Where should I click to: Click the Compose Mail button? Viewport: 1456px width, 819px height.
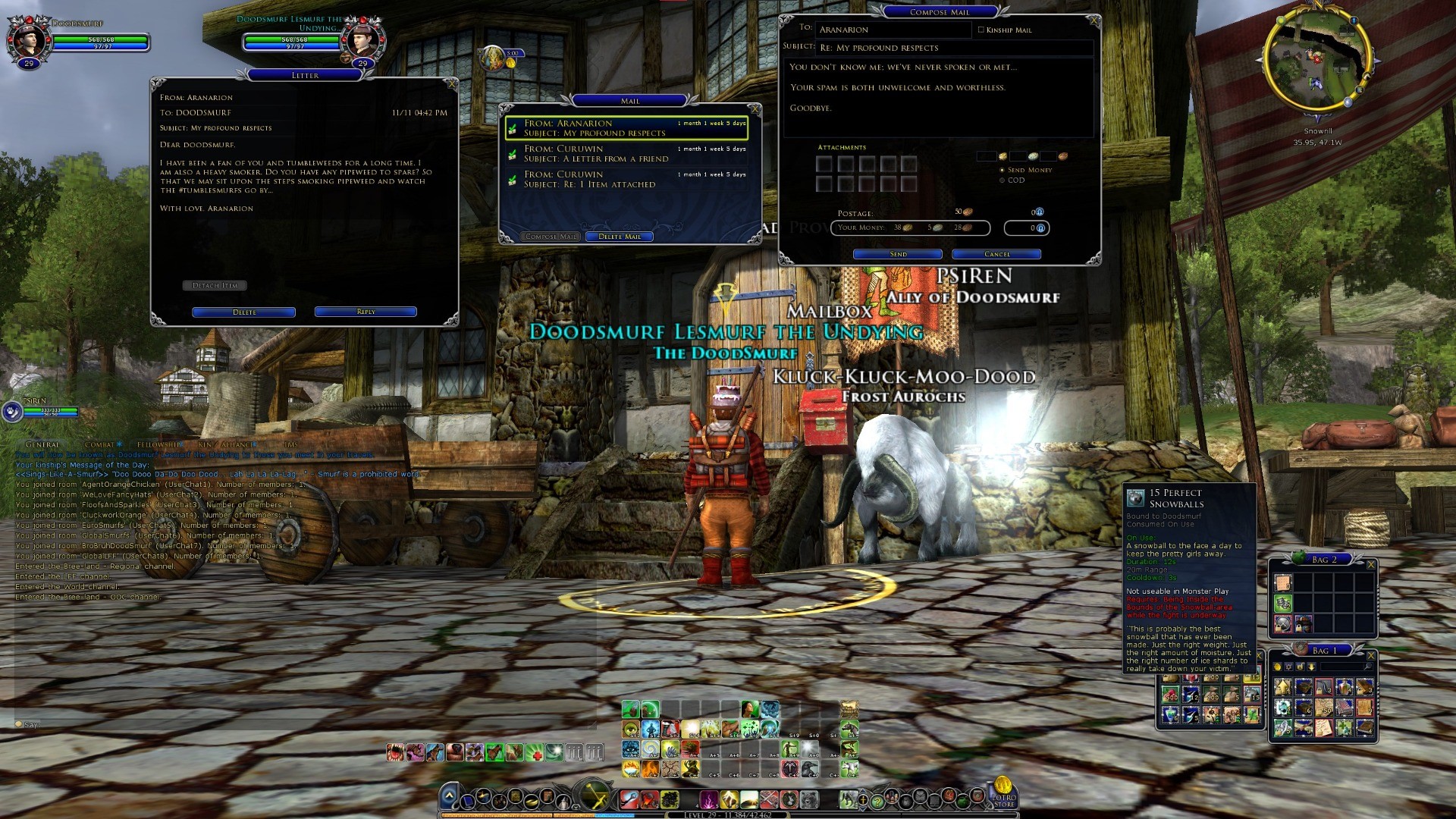[551, 237]
